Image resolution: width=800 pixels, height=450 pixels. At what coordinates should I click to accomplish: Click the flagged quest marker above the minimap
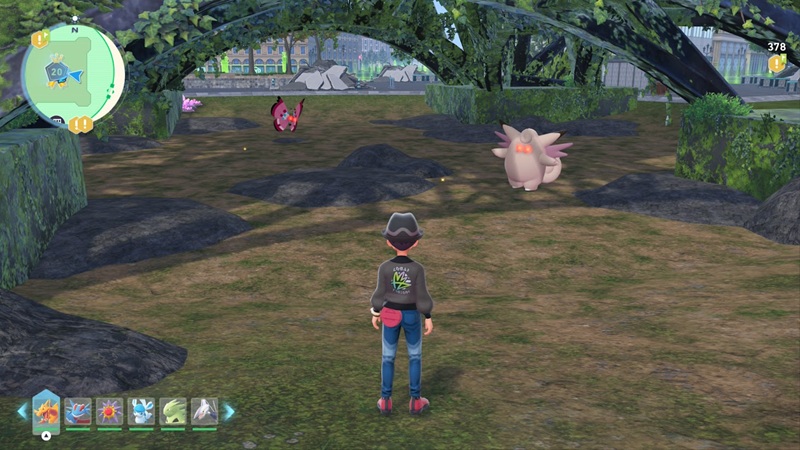pos(40,39)
